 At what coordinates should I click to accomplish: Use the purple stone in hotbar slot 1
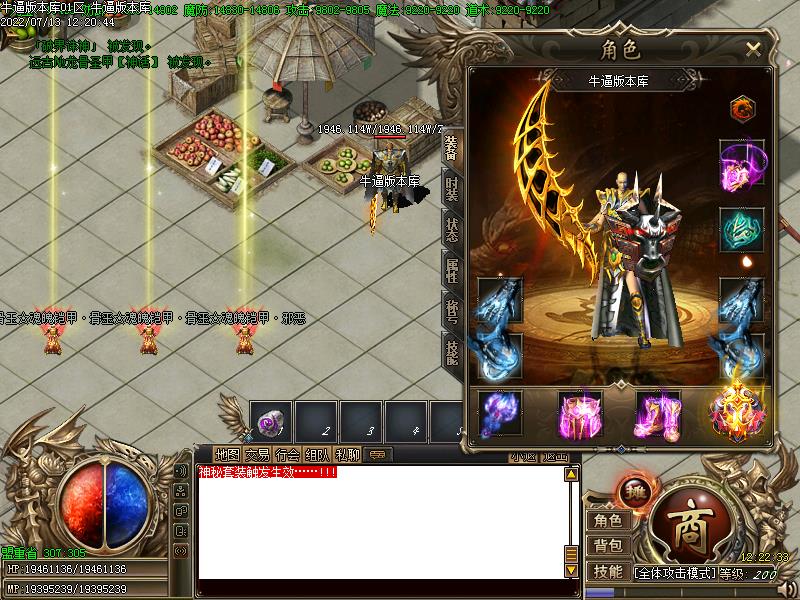[x=268, y=420]
